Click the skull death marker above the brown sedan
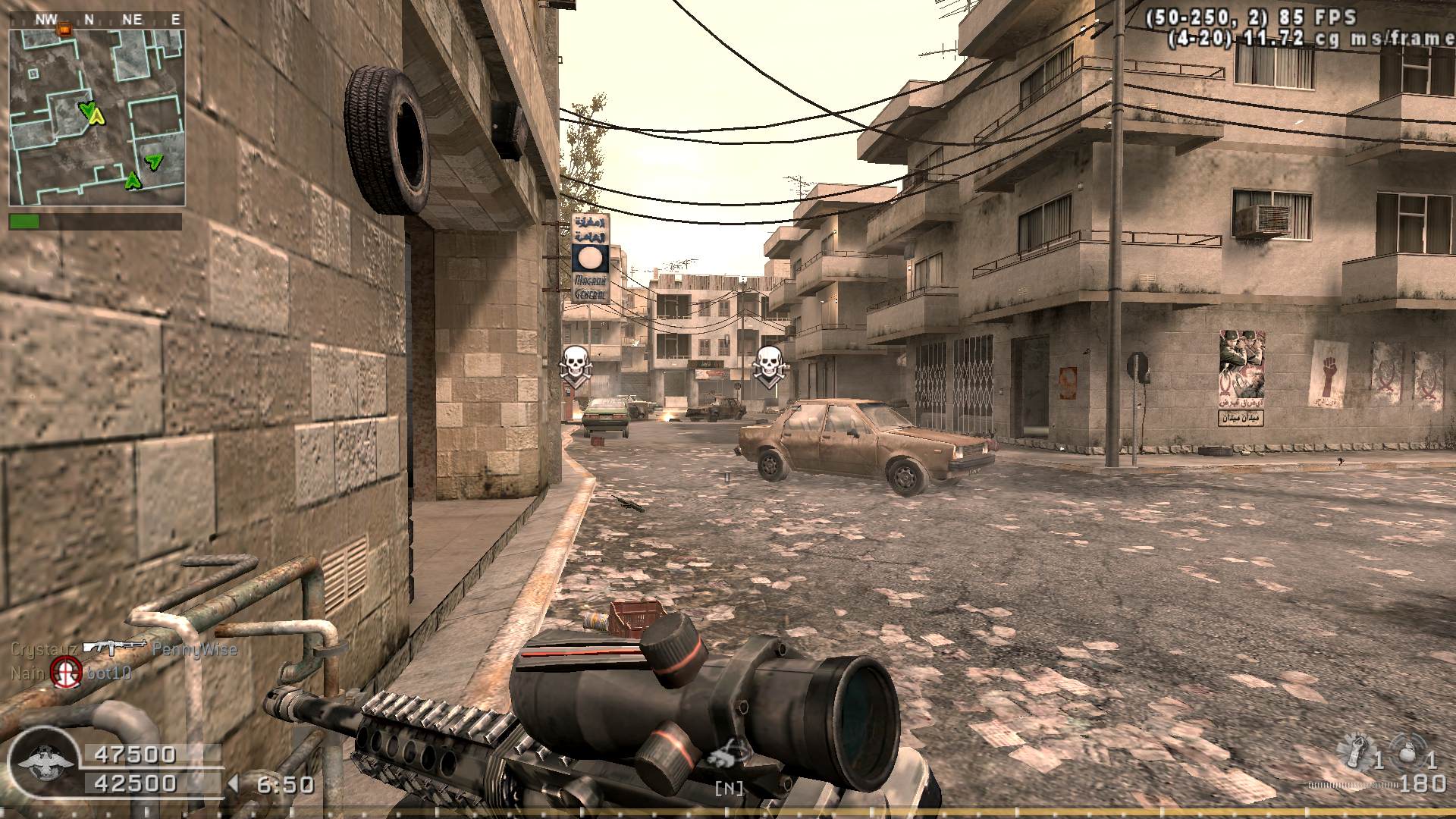Screen dimensions: 1456x819 pos(769,365)
